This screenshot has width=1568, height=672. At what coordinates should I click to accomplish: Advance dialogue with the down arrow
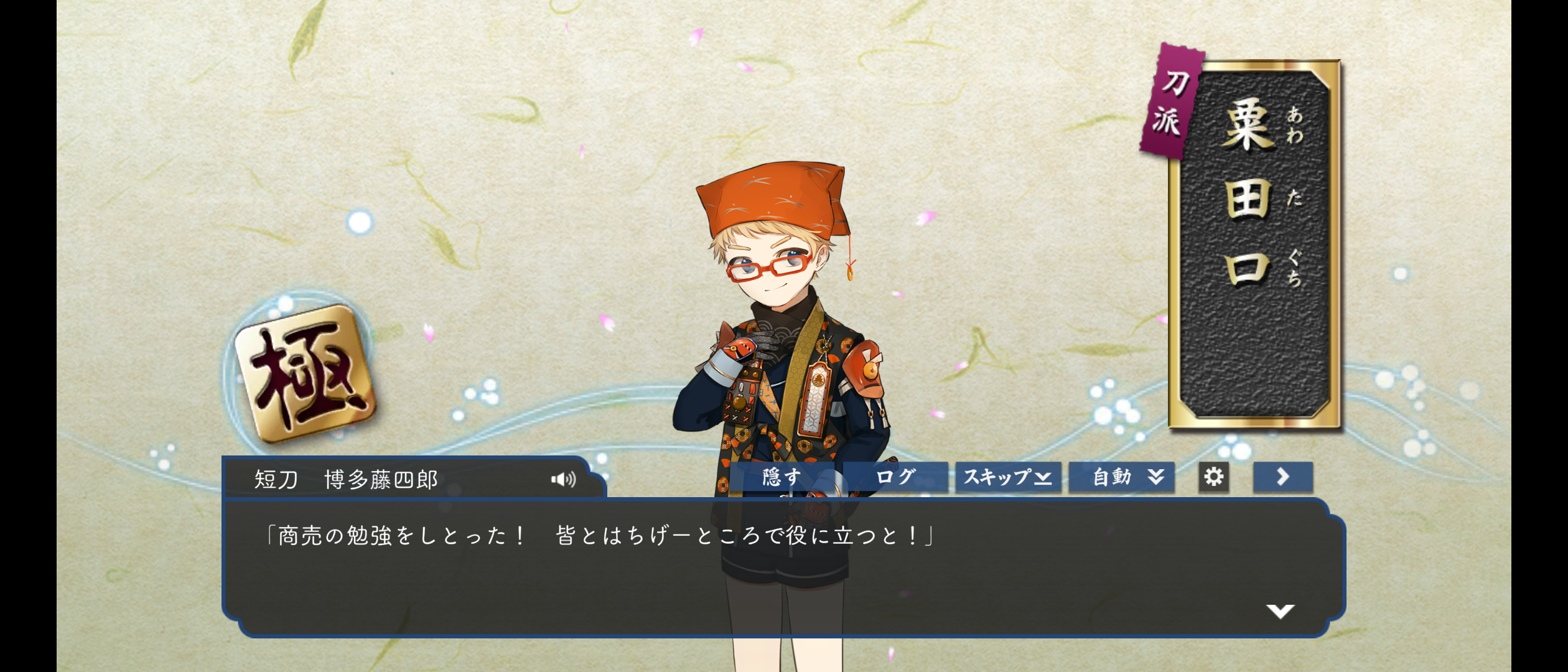(1280, 611)
